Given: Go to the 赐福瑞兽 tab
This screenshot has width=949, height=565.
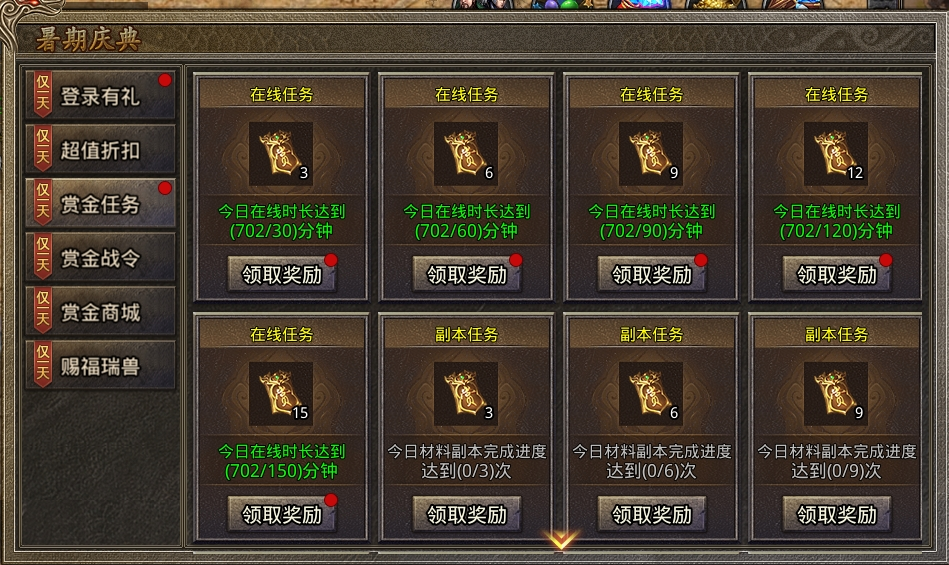Looking at the screenshot, I should 100,366.
